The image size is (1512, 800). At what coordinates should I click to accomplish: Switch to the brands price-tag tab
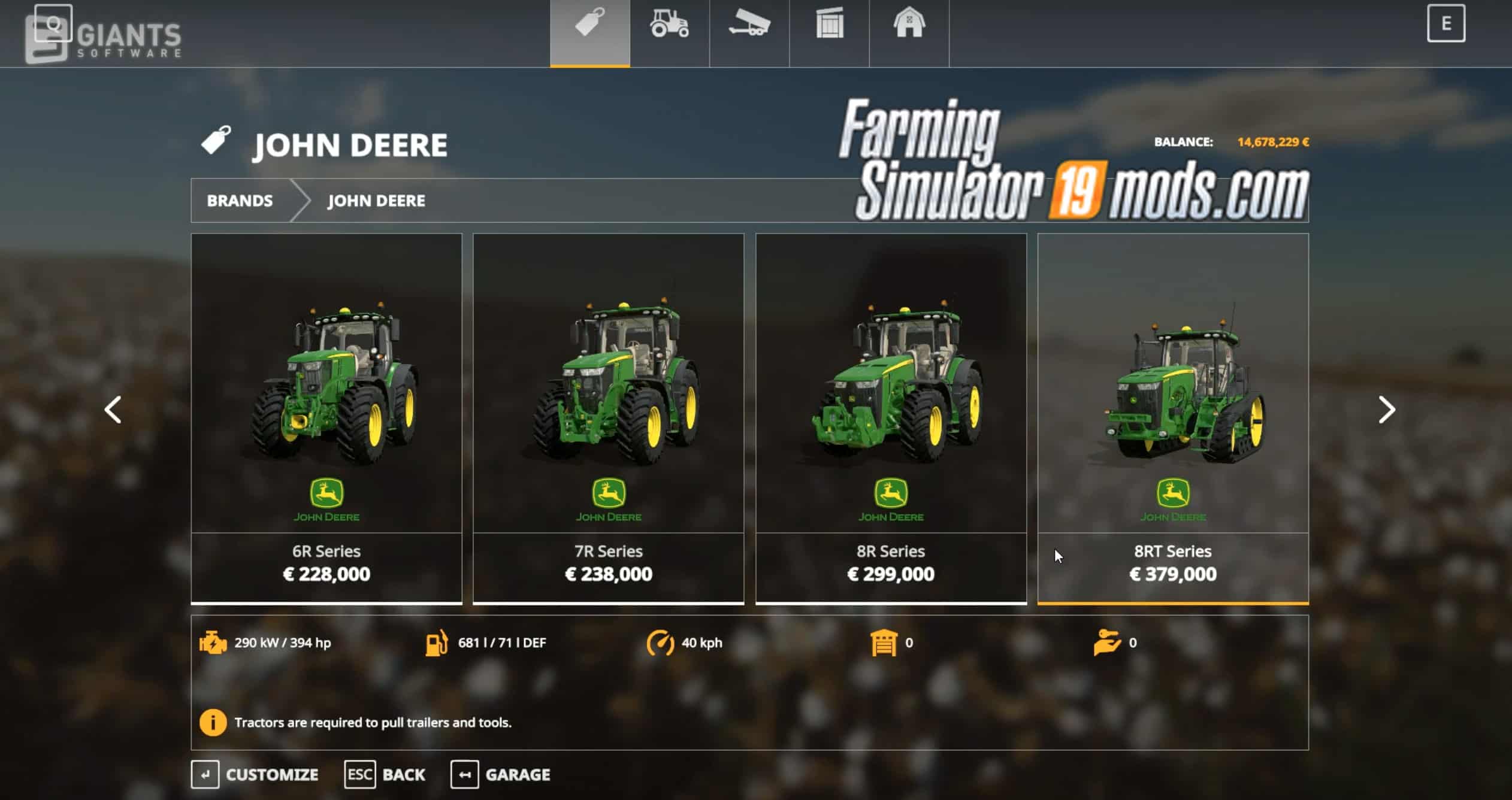click(590, 26)
